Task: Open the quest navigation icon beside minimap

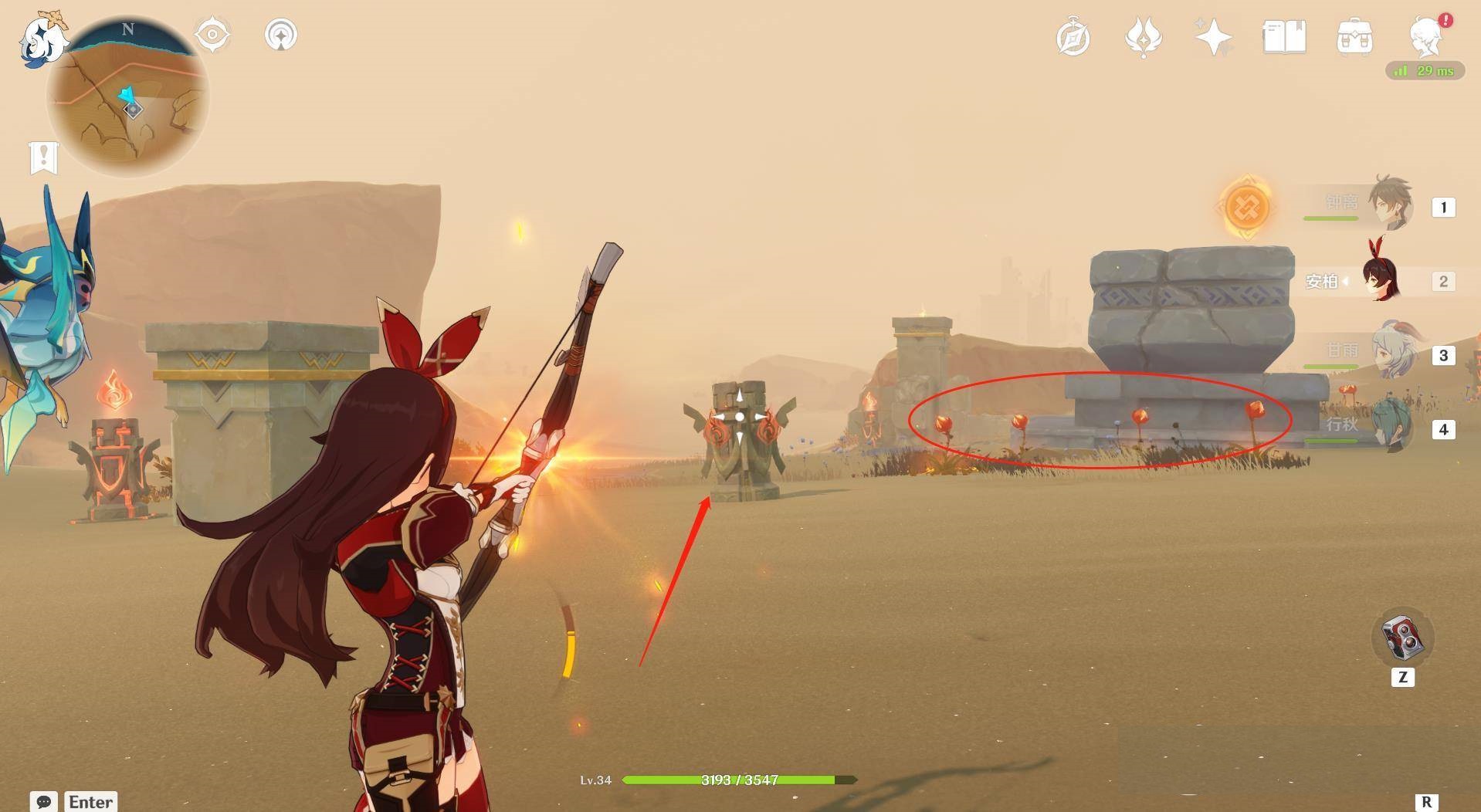Action: pos(281,35)
